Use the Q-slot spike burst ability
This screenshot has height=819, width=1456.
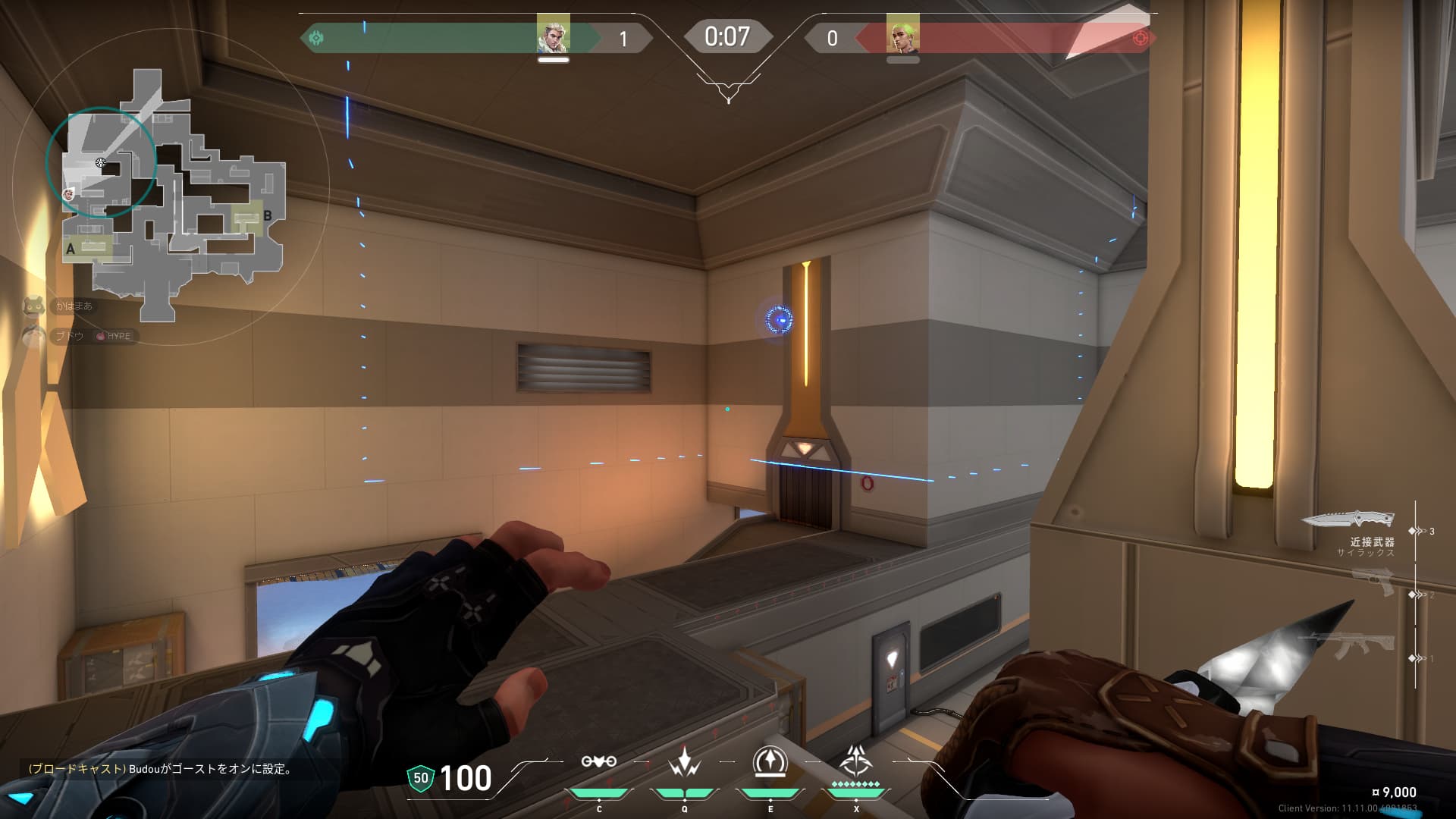pos(684,761)
